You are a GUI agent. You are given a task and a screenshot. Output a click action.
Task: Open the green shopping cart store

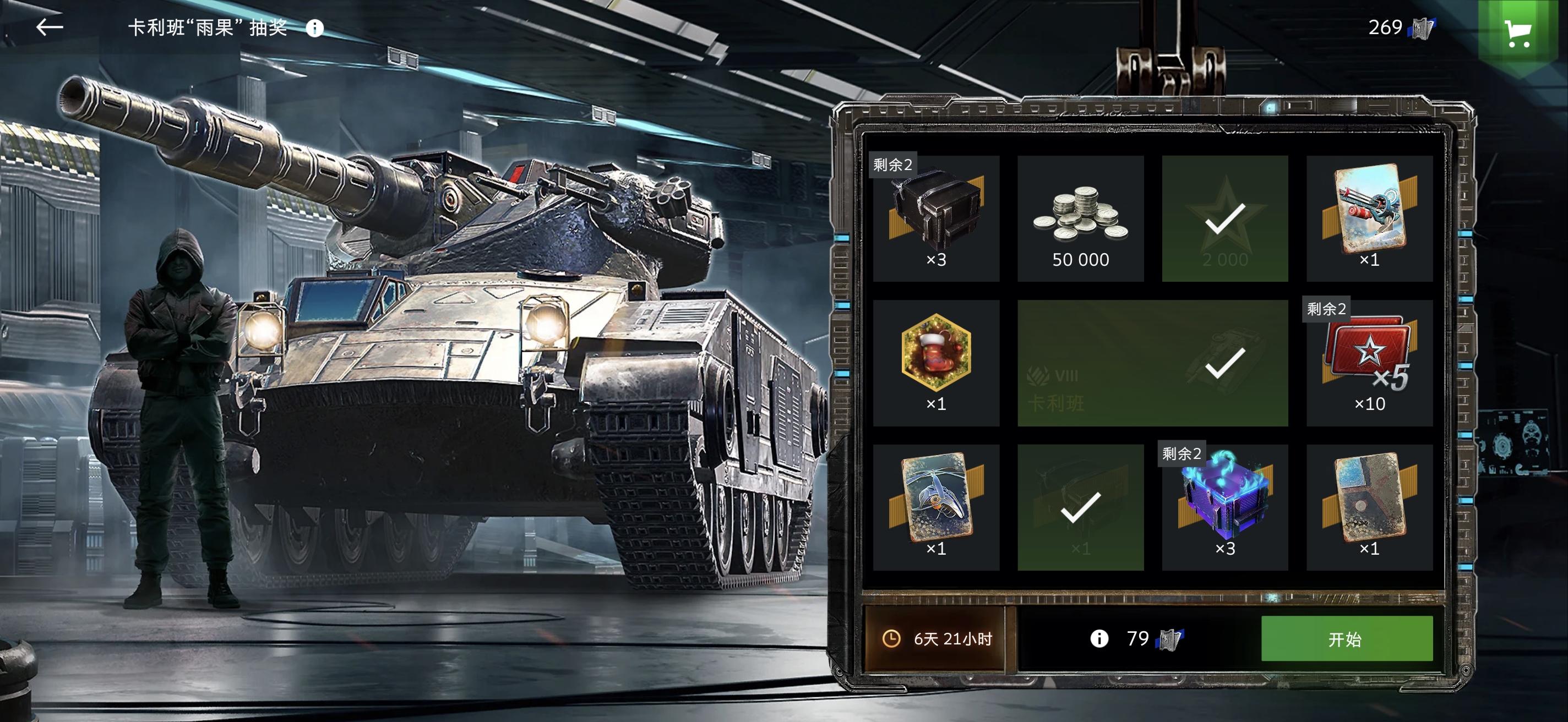1517,34
